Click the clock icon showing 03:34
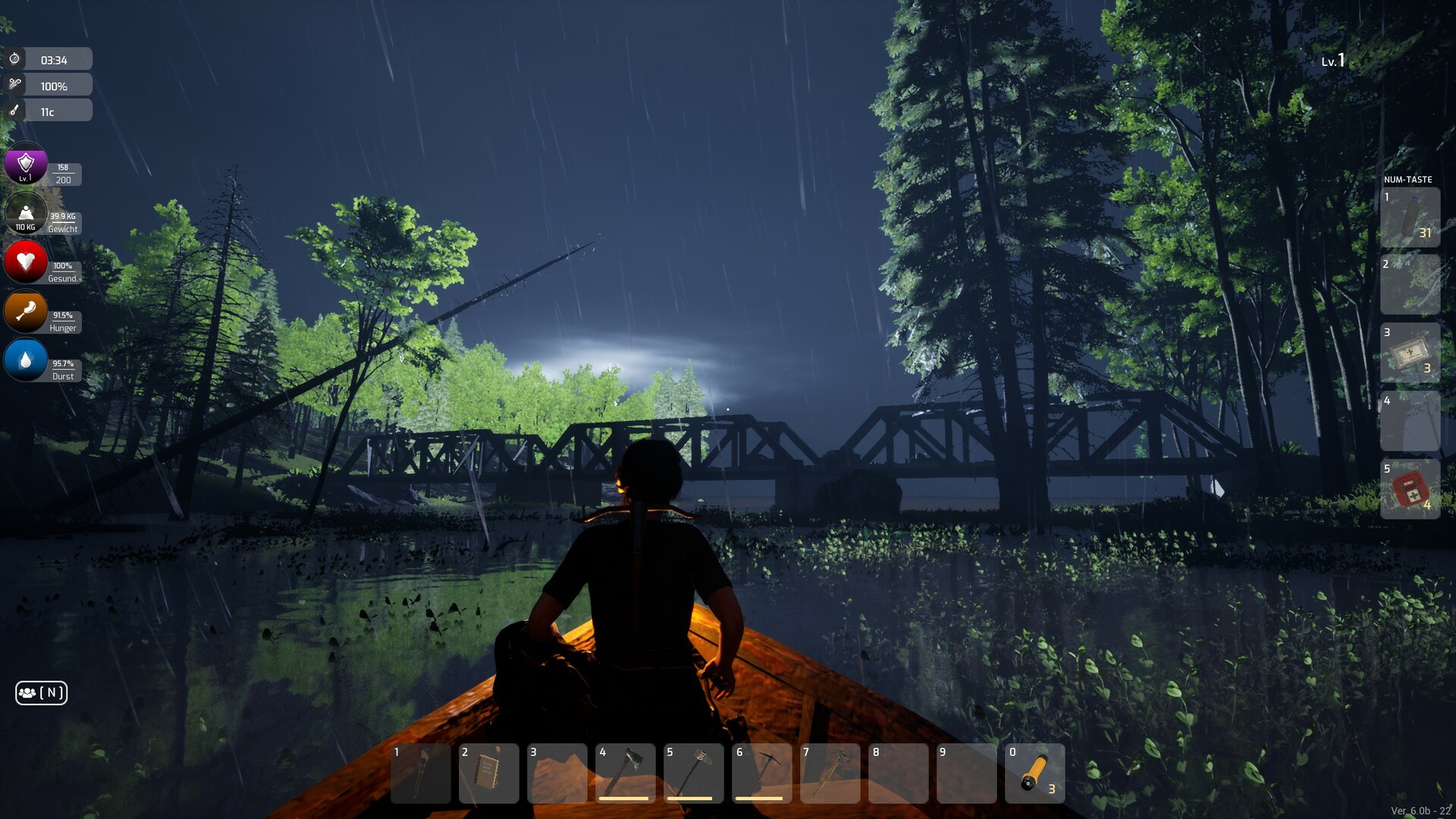Viewport: 1456px width, 819px height. (x=17, y=58)
